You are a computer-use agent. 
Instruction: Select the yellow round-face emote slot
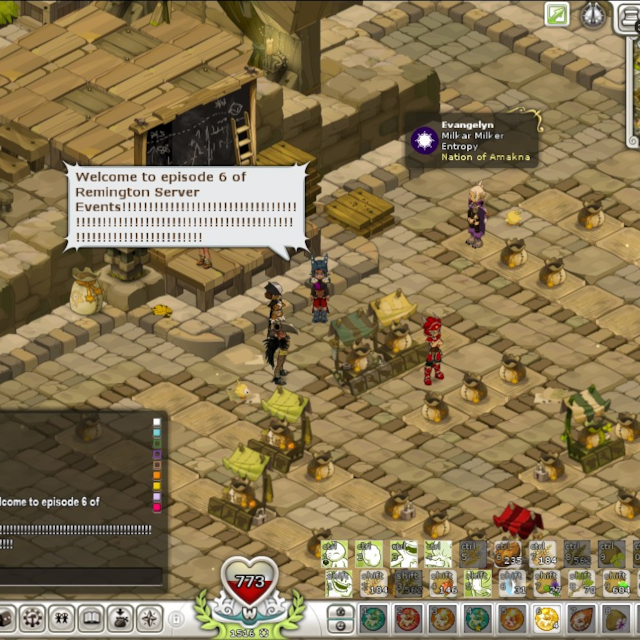point(547,618)
